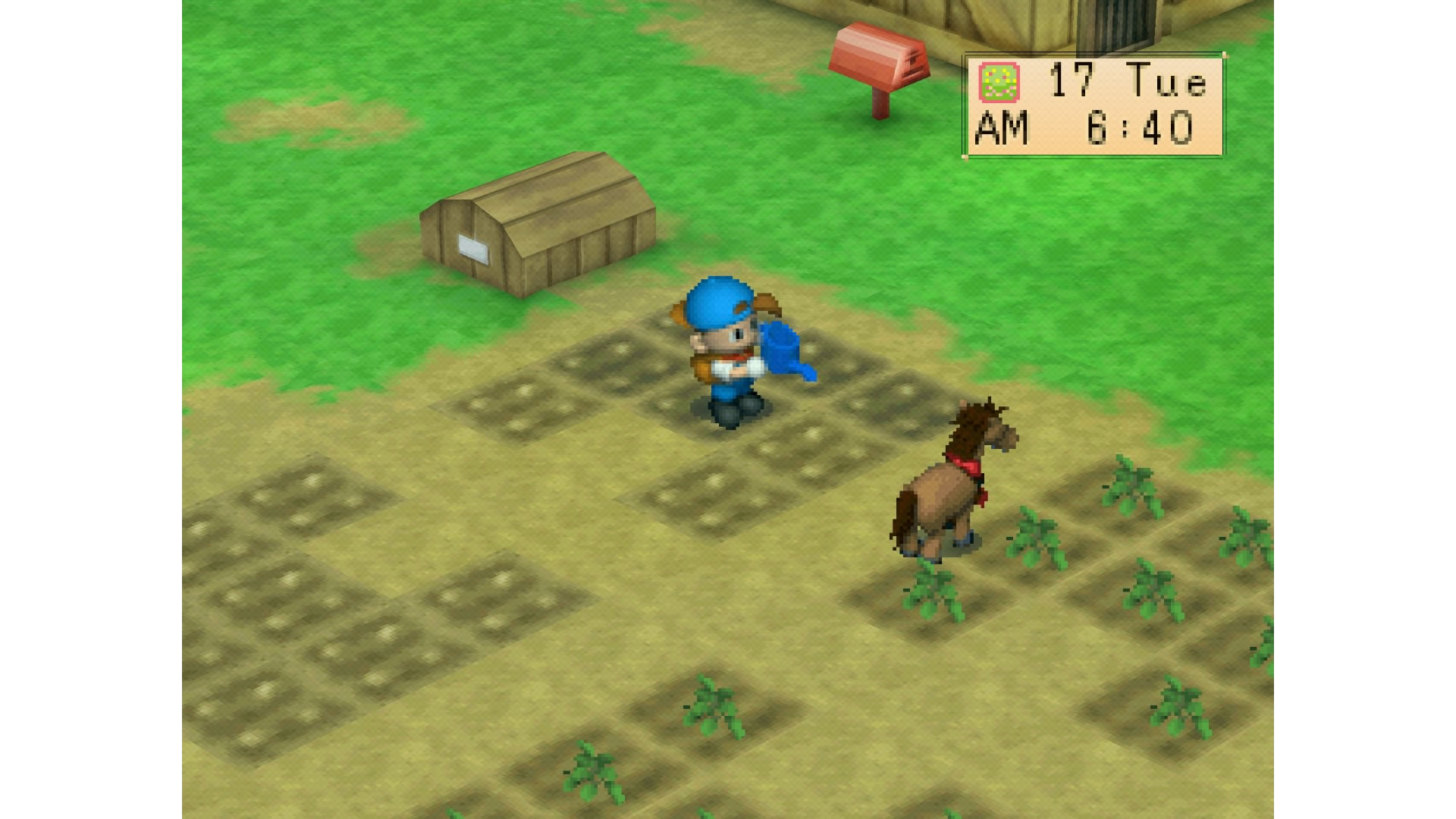Click the sign on the tent
Screen dimensions: 1456x819
tap(472, 246)
